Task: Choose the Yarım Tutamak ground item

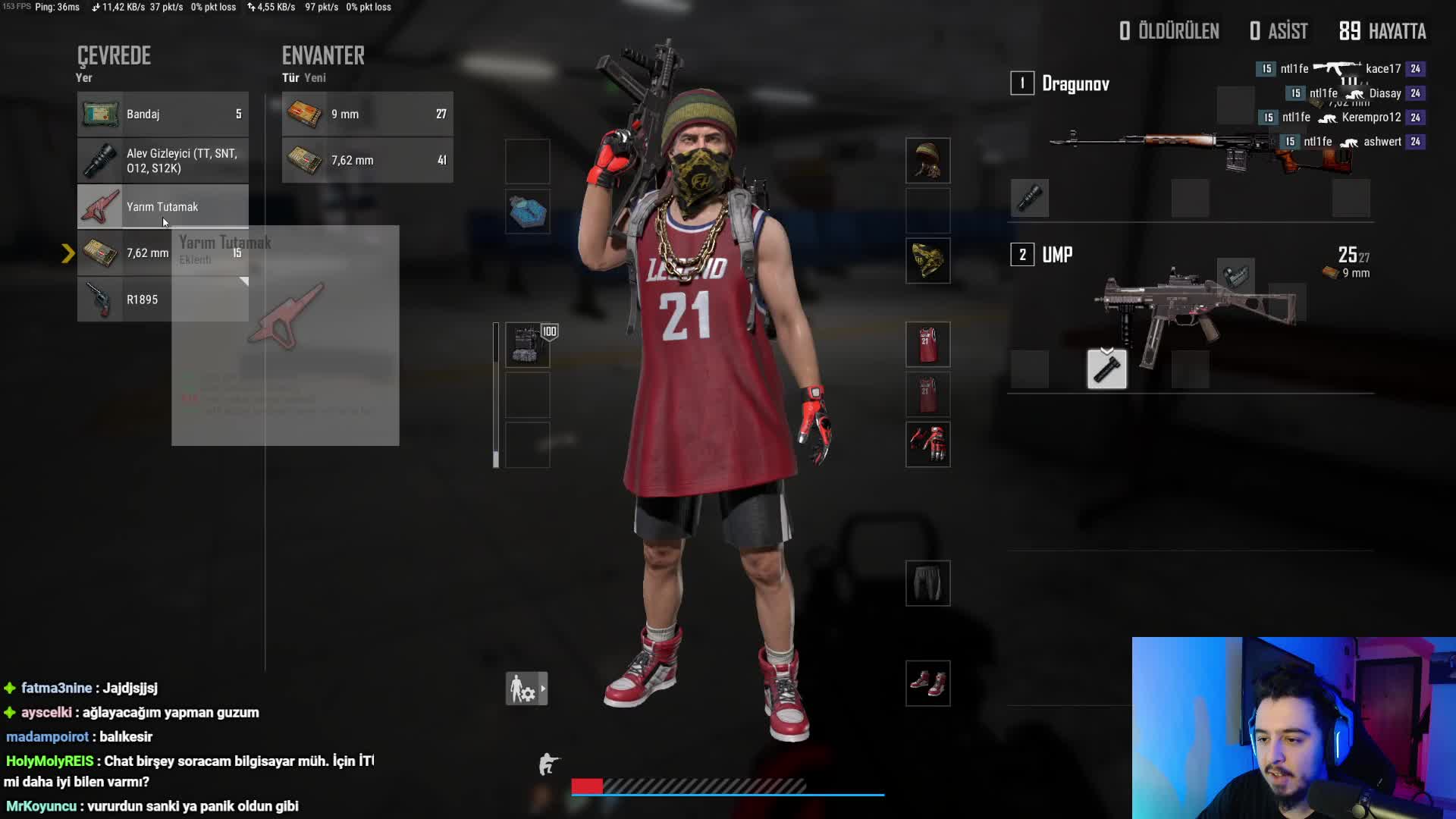Action: 162,206
